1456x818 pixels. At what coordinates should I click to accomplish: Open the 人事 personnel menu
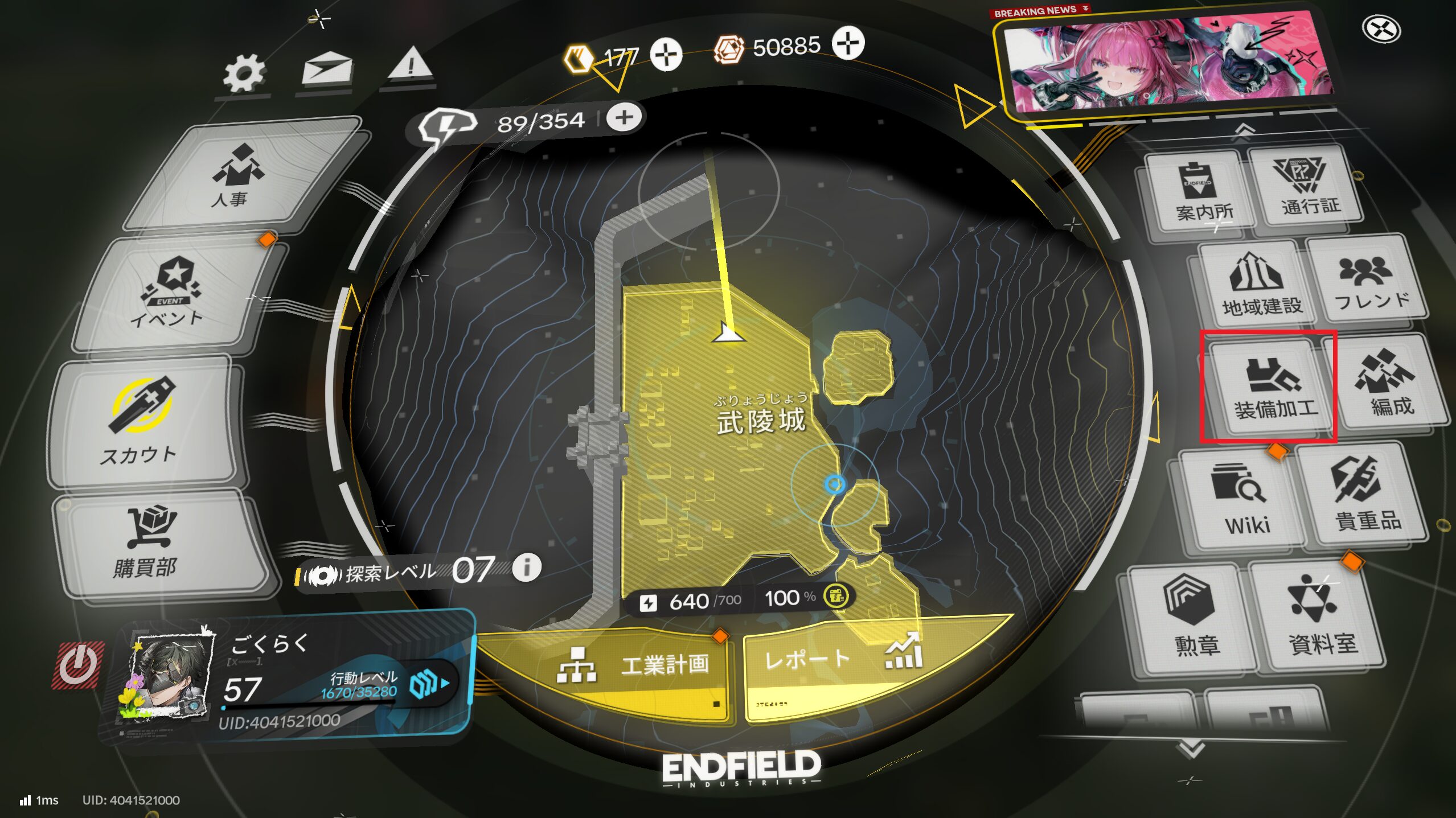pos(239,176)
